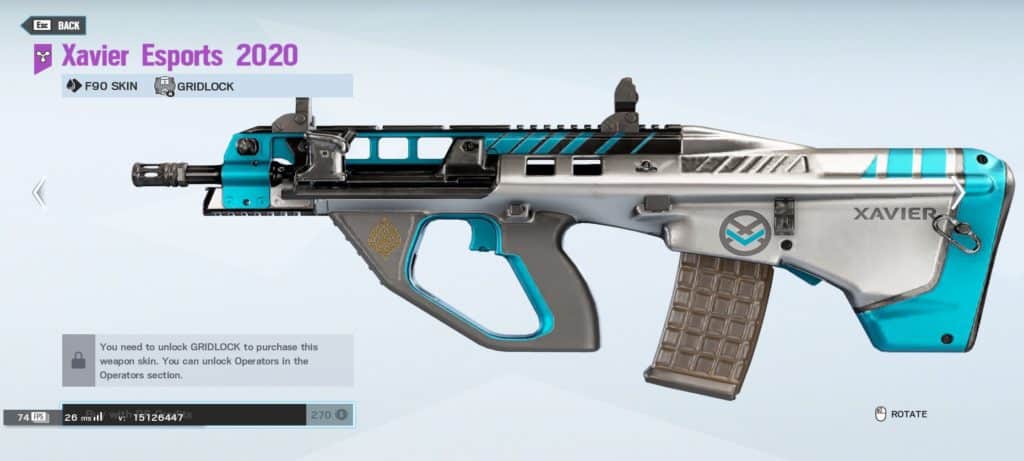Buy the skin for 270 credits

click(328, 414)
